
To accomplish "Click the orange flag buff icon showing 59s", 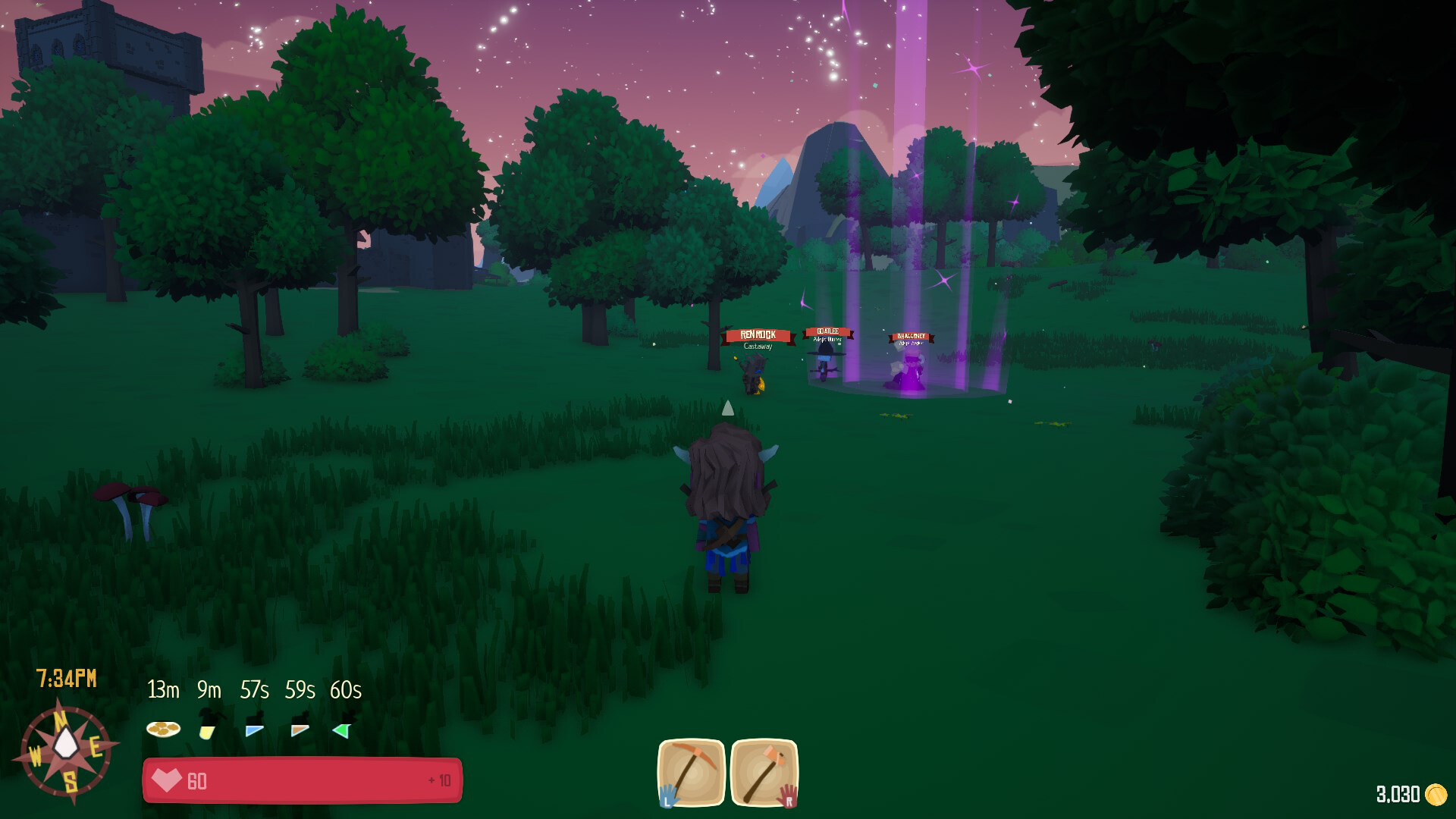I will 299,729.
